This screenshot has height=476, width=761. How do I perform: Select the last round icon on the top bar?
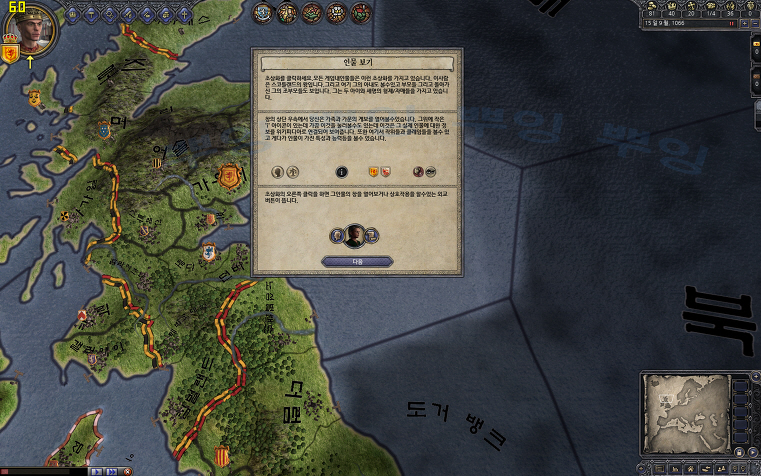358,12
